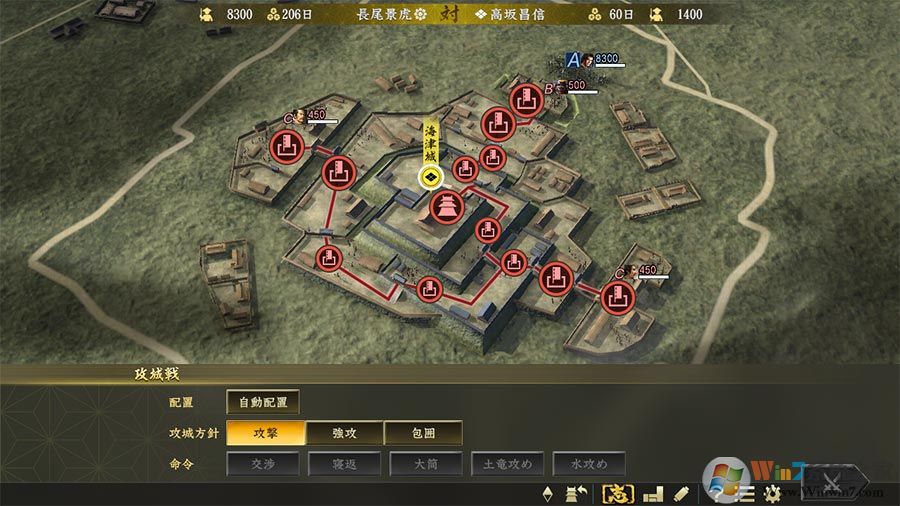Click the castle with return arrow icon
This screenshot has height=506, width=900.
577,493
